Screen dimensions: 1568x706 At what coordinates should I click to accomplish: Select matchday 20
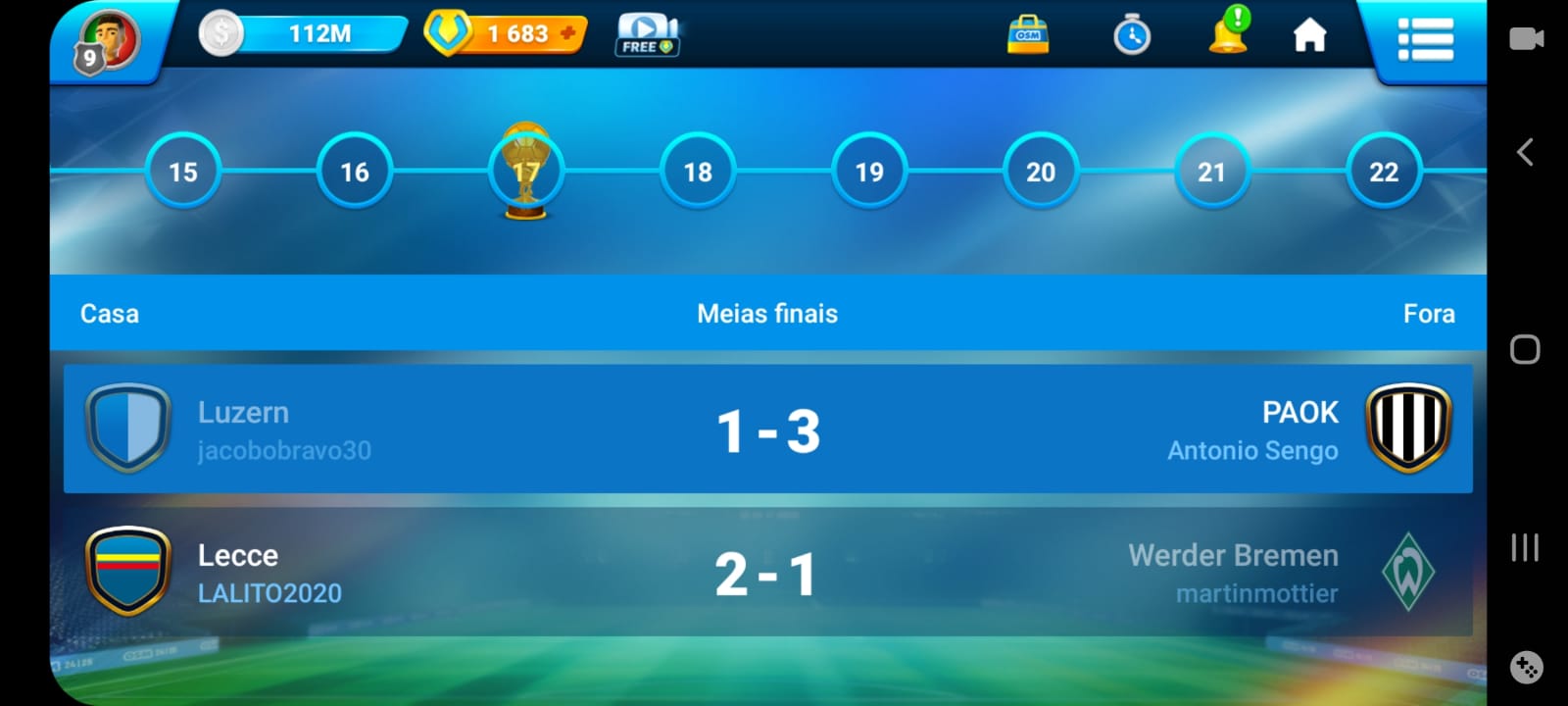coord(1041,172)
